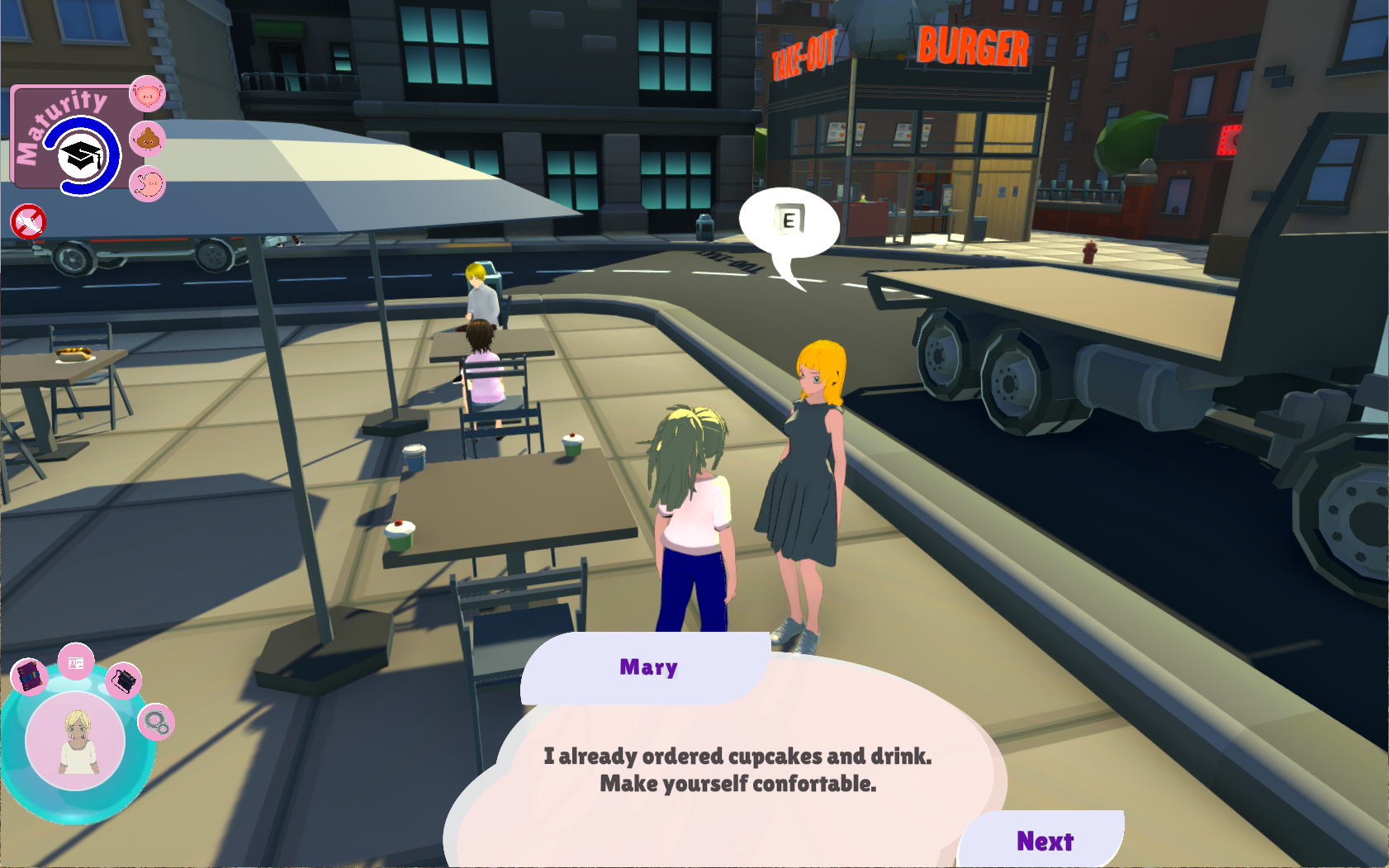
Task: Expand the radial menu around the avatar
Action: pos(77,739)
